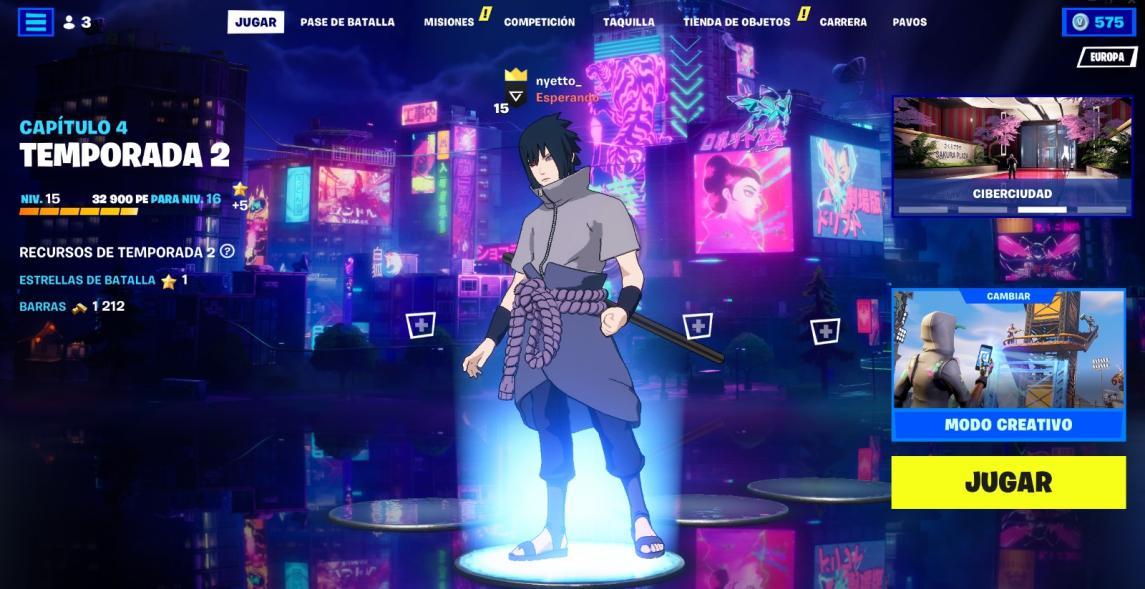The height and width of the screenshot is (589, 1145).
Task: Open the Taquilla tab
Action: pos(628,22)
